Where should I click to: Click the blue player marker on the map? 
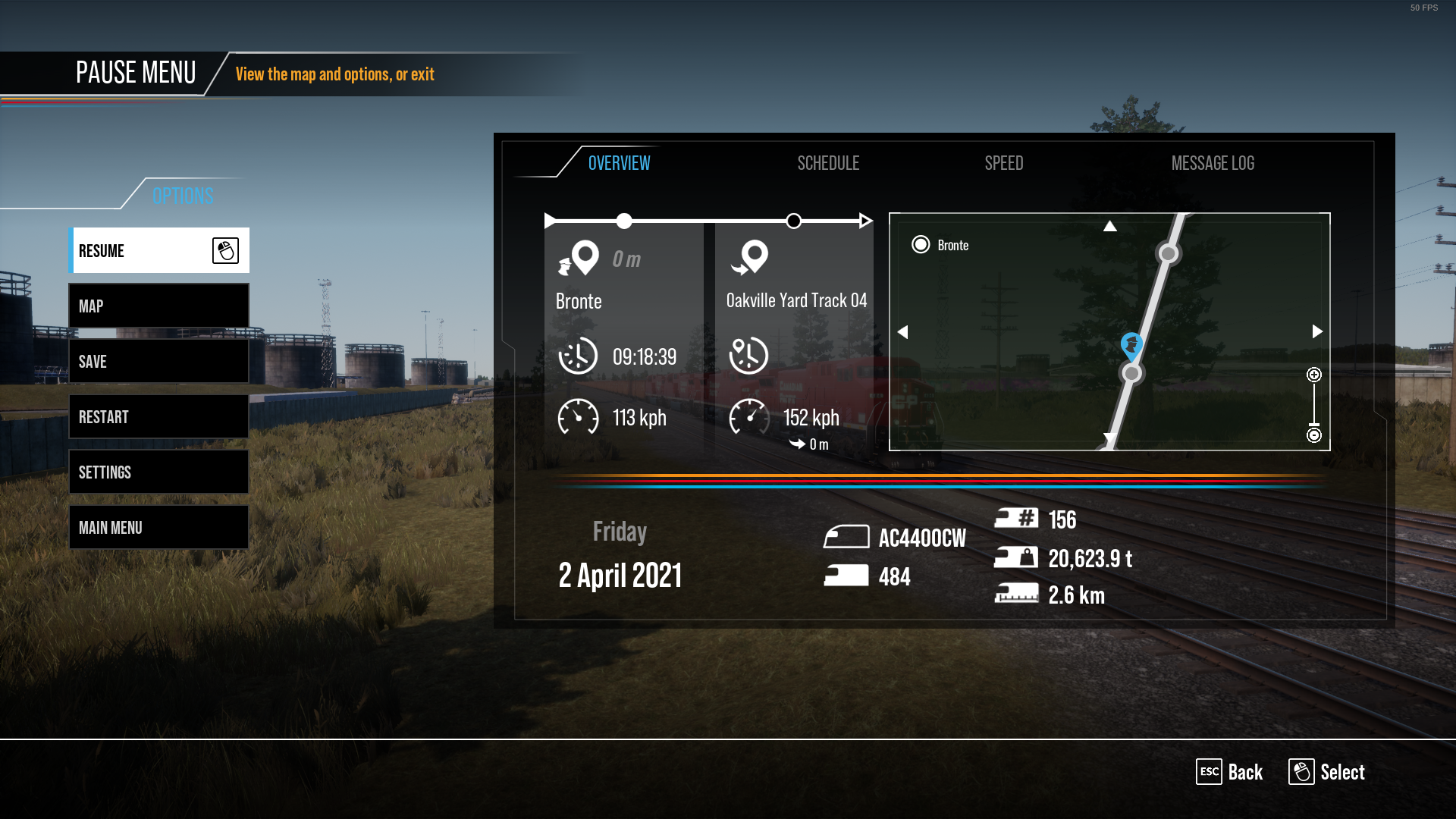[1131, 345]
